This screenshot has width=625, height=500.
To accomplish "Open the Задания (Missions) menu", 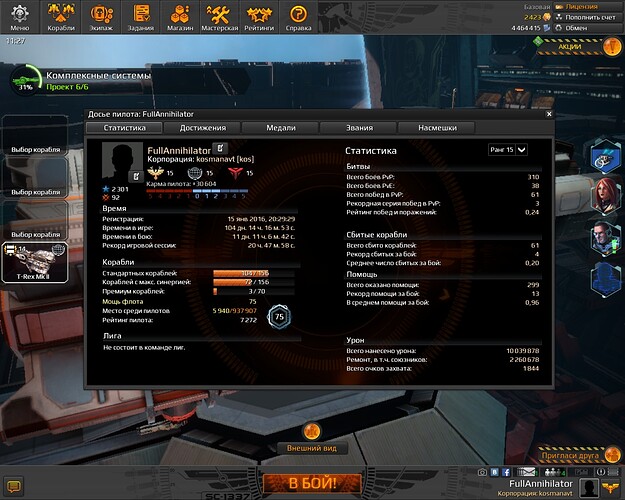I will [143, 17].
